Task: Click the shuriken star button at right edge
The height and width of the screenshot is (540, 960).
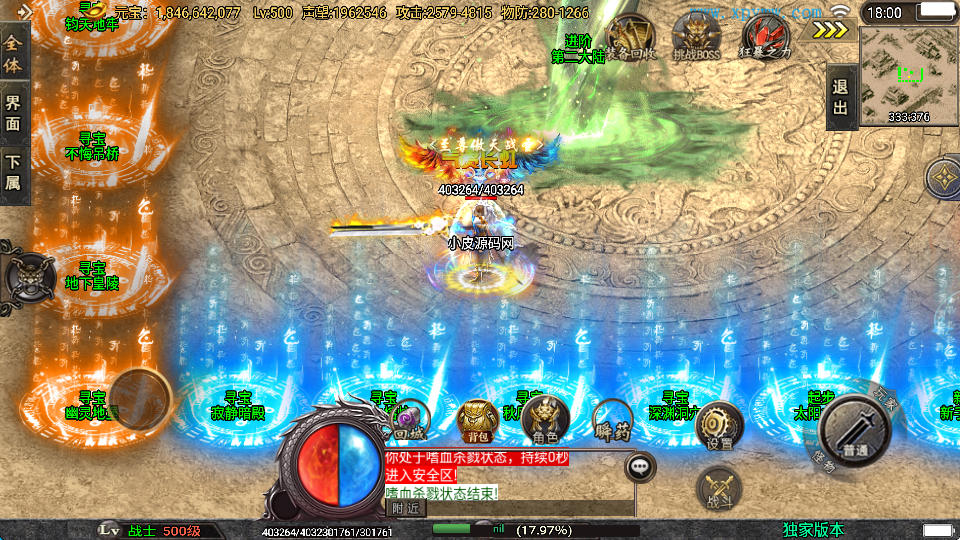Action: click(944, 179)
